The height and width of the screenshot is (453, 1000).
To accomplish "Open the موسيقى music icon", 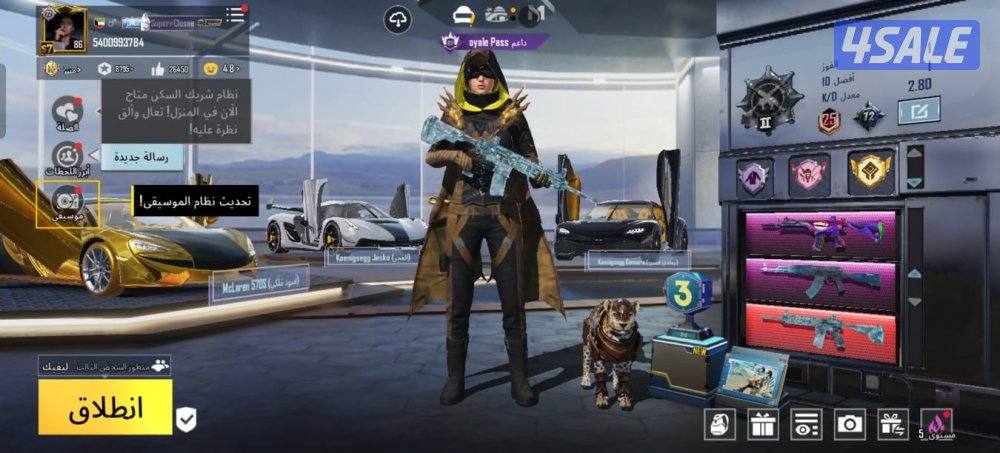I will (67, 202).
